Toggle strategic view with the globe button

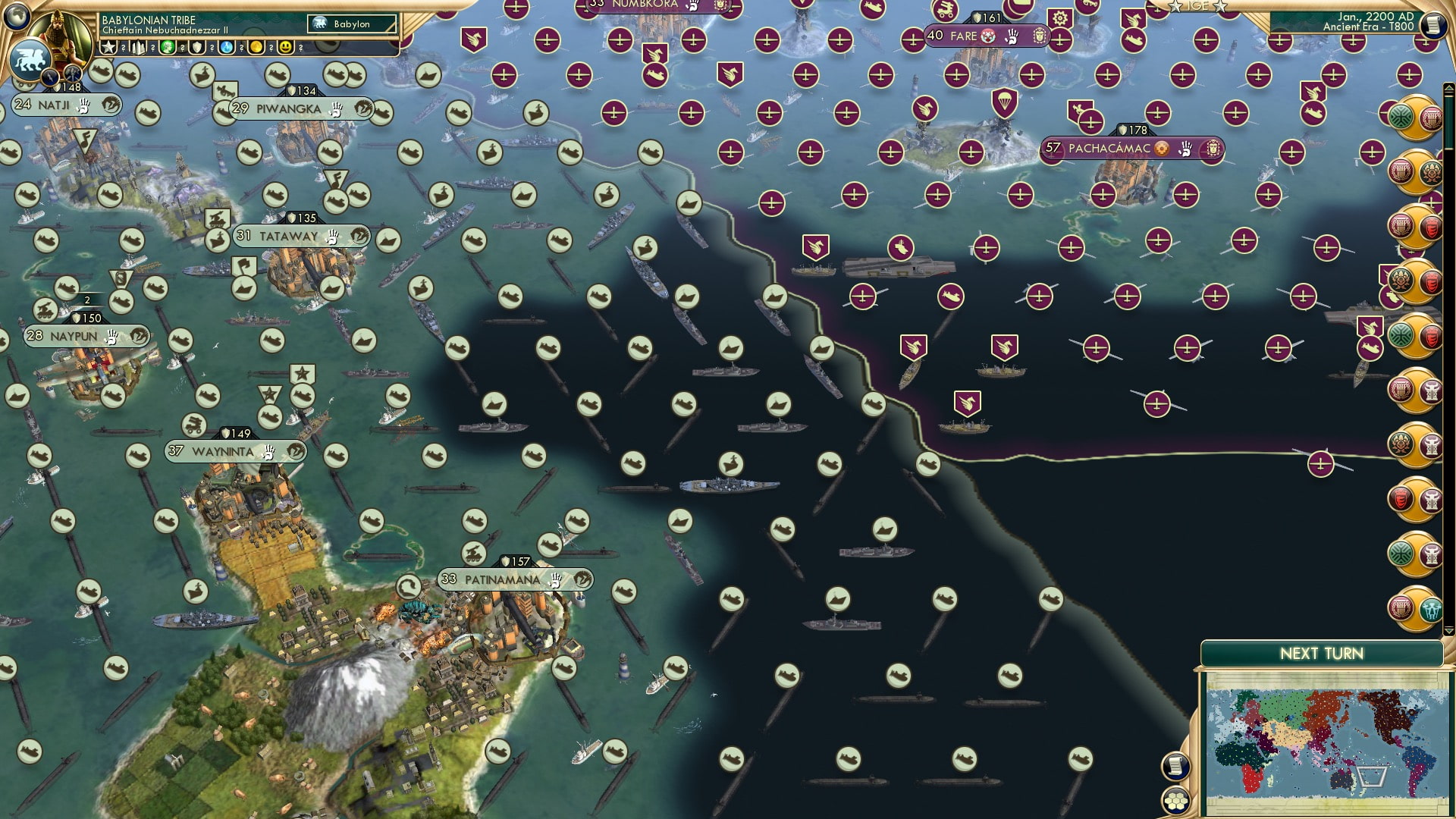17,17
